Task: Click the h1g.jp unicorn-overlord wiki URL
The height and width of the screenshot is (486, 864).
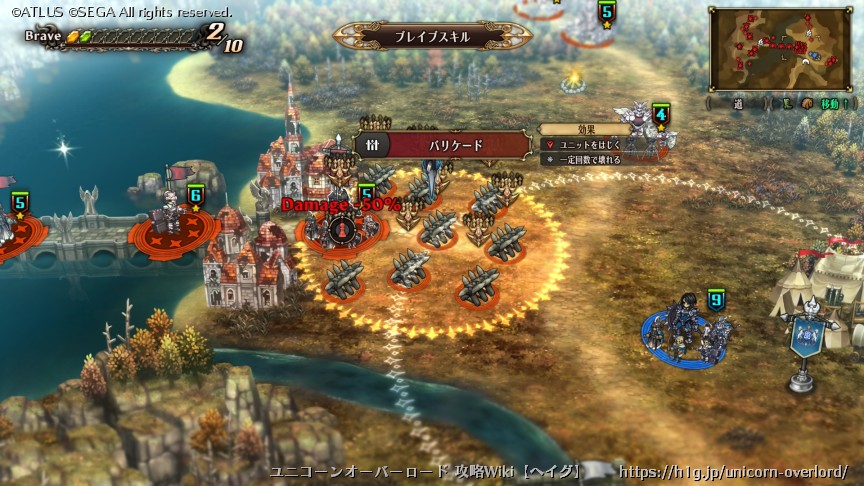Action: [733, 471]
